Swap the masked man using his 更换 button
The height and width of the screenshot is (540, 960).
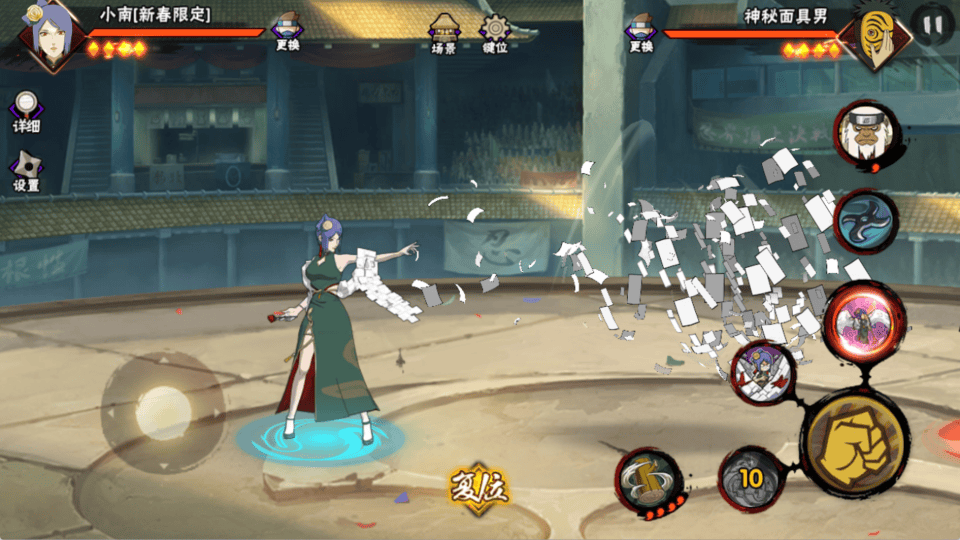click(x=641, y=32)
